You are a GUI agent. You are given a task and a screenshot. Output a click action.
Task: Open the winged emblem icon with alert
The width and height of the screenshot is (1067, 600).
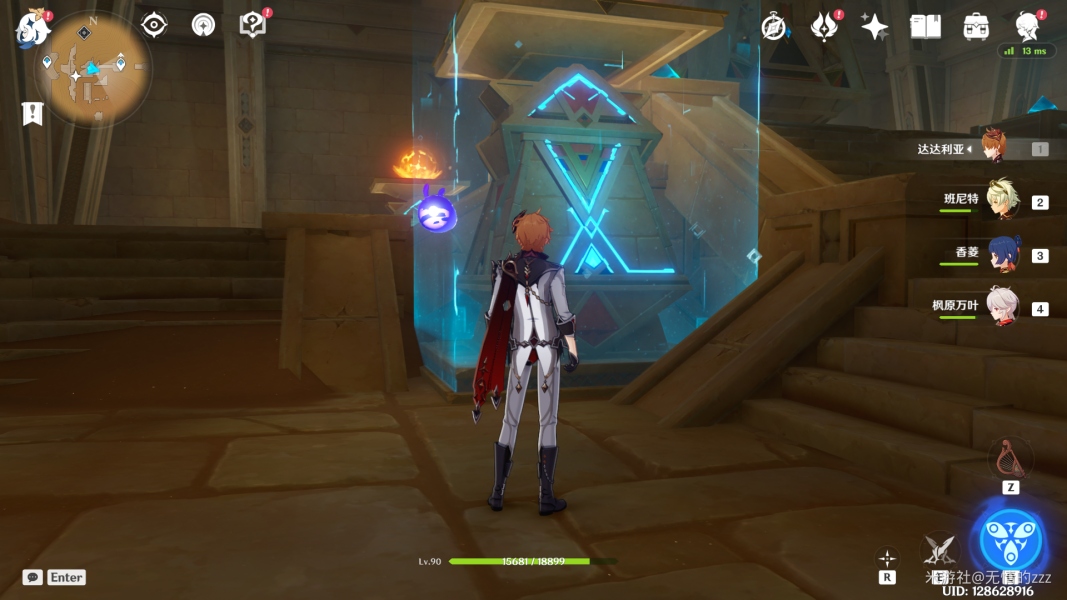[x=824, y=27]
